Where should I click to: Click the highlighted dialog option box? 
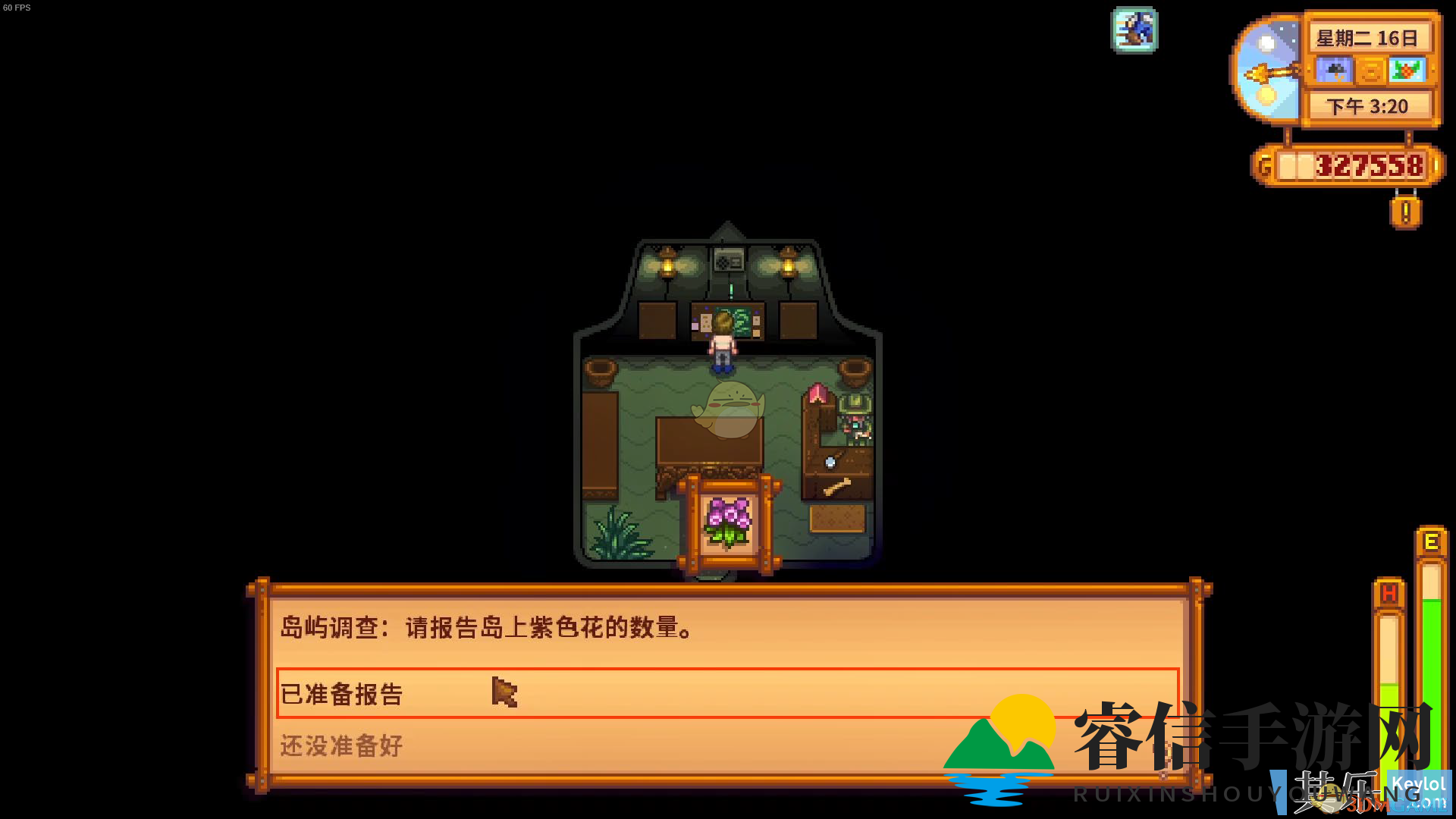(724, 693)
